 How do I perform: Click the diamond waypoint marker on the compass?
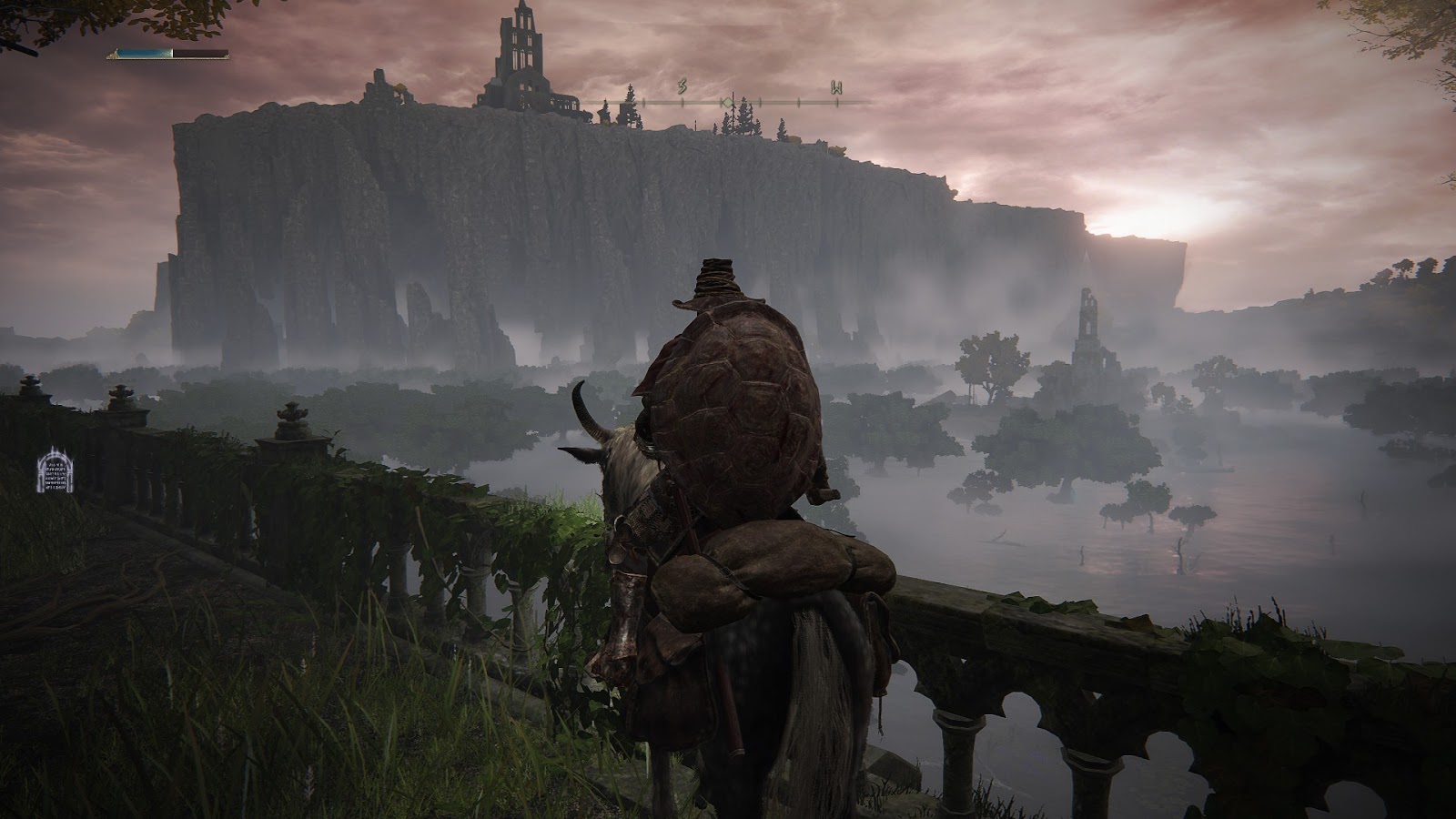click(728, 103)
